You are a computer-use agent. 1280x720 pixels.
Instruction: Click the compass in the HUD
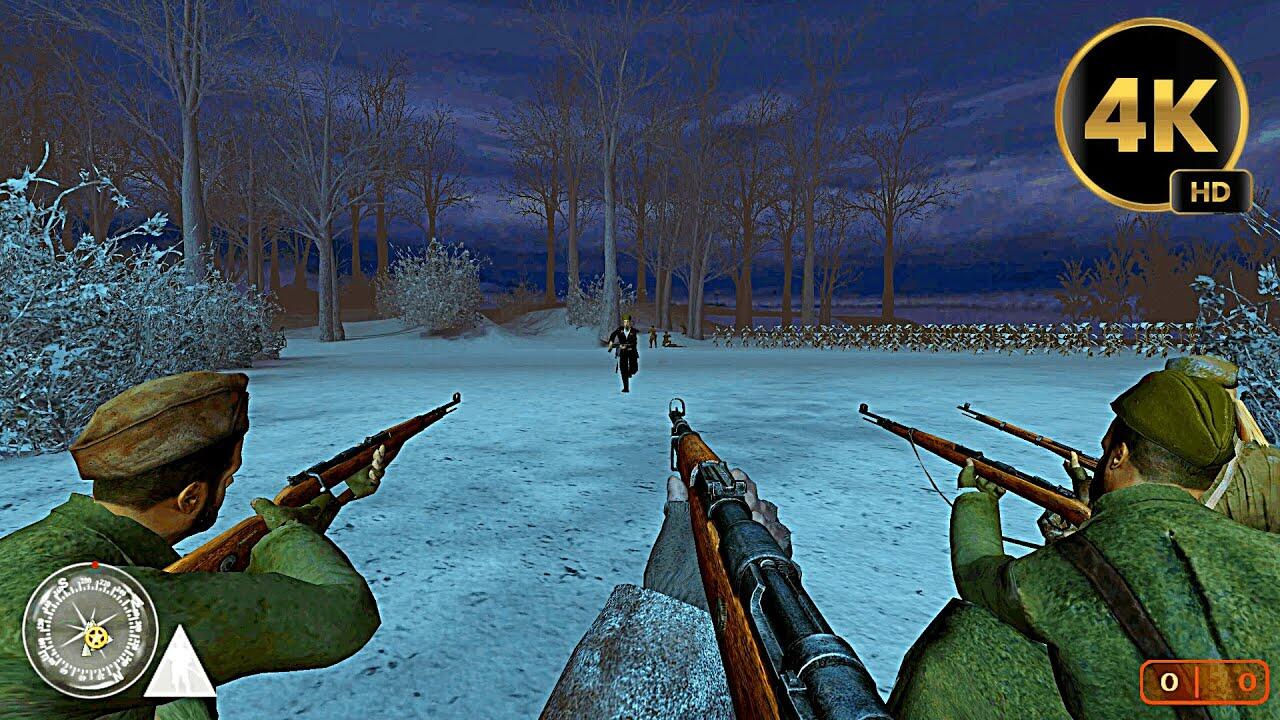[90, 629]
